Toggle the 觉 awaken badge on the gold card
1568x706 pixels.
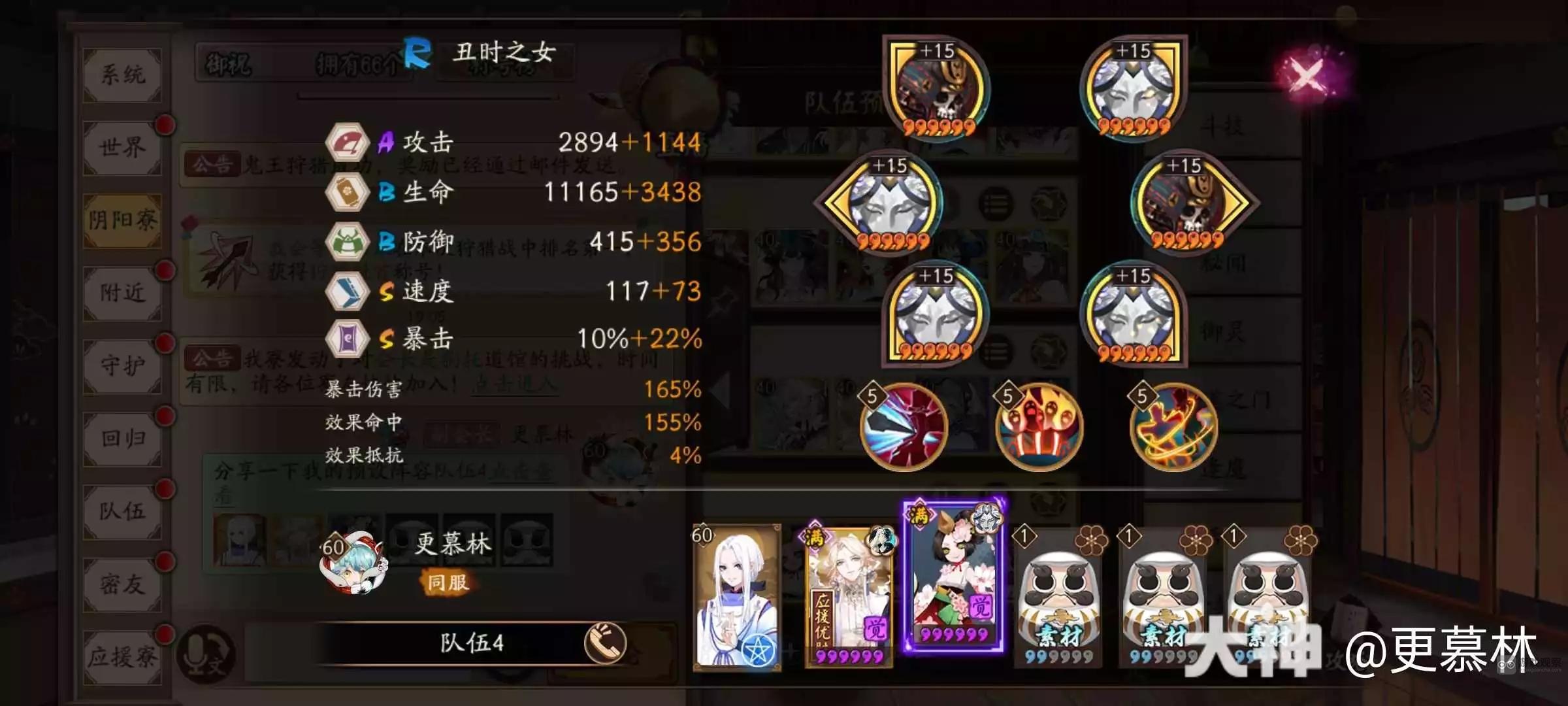[x=875, y=628]
